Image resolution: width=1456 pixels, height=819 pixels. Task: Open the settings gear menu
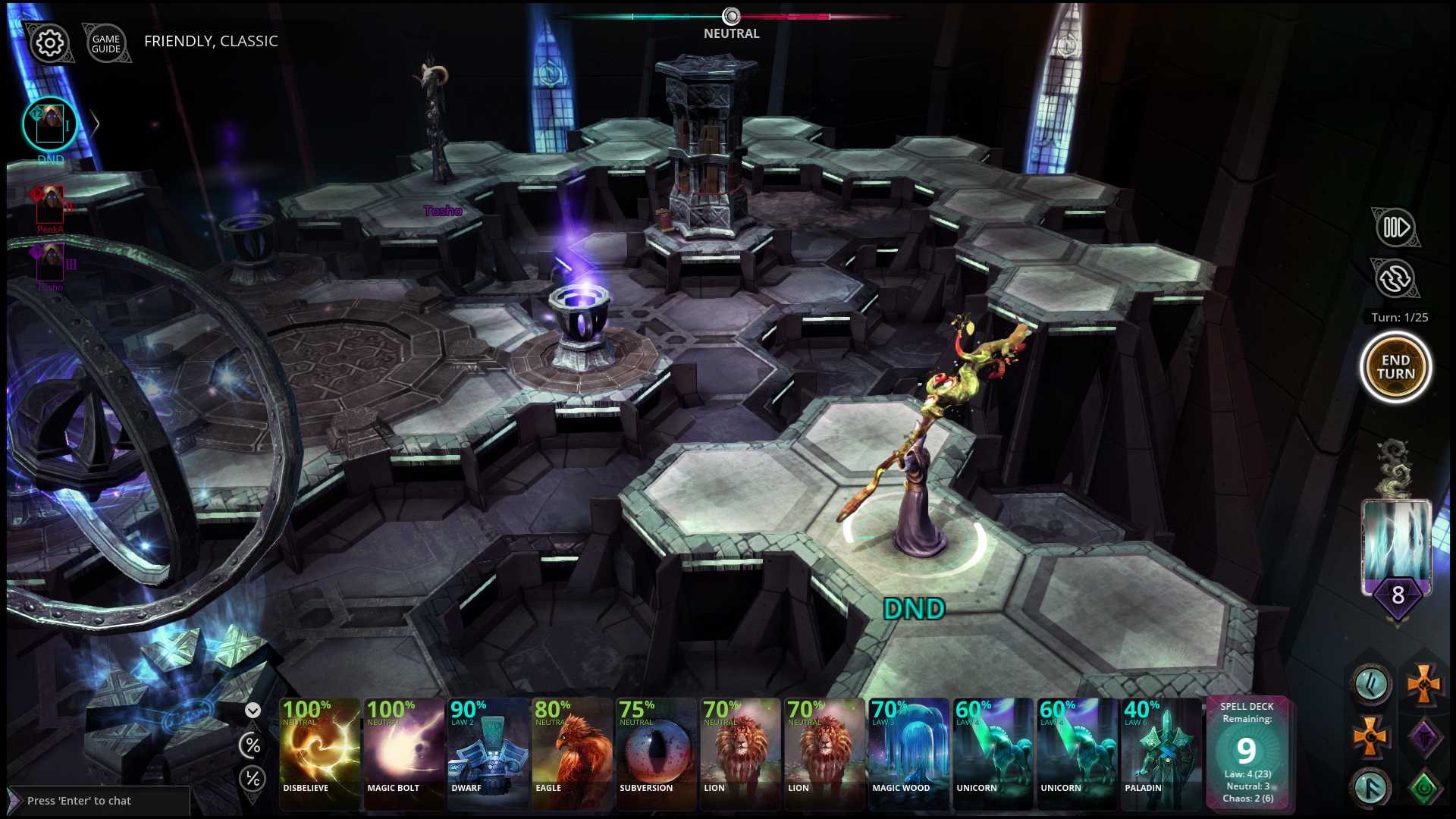point(49,43)
